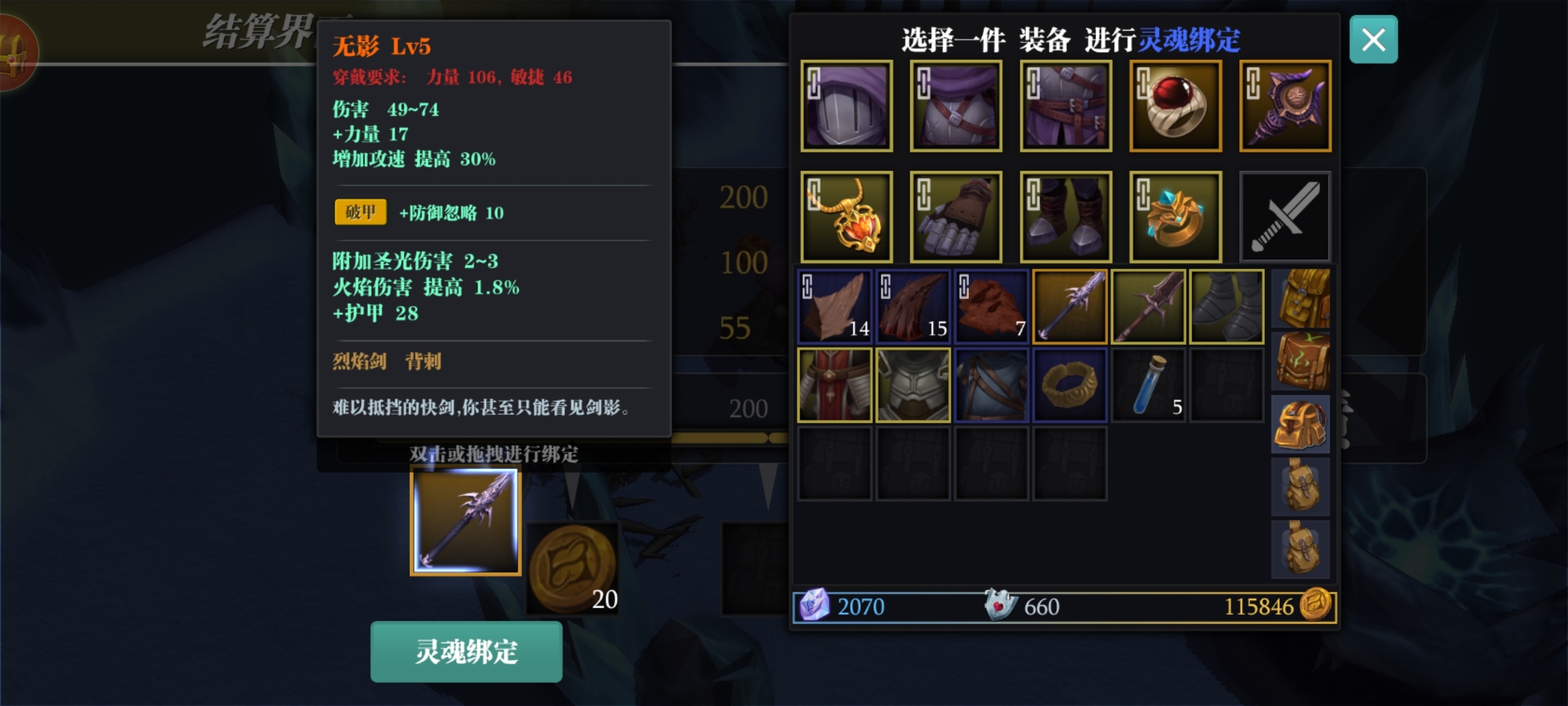Select the spear item in the inventory

tap(1070, 306)
